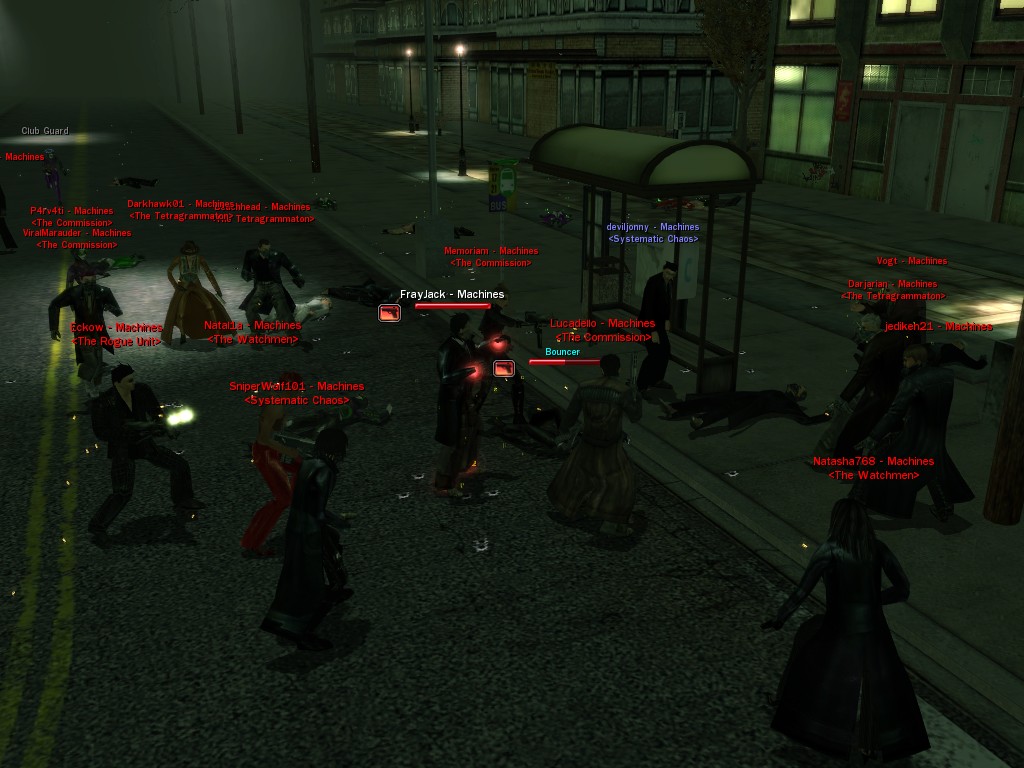This screenshot has width=1024, height=768.
Task: Select the Memoriam nameplate
Action: [x=491, y=251]
